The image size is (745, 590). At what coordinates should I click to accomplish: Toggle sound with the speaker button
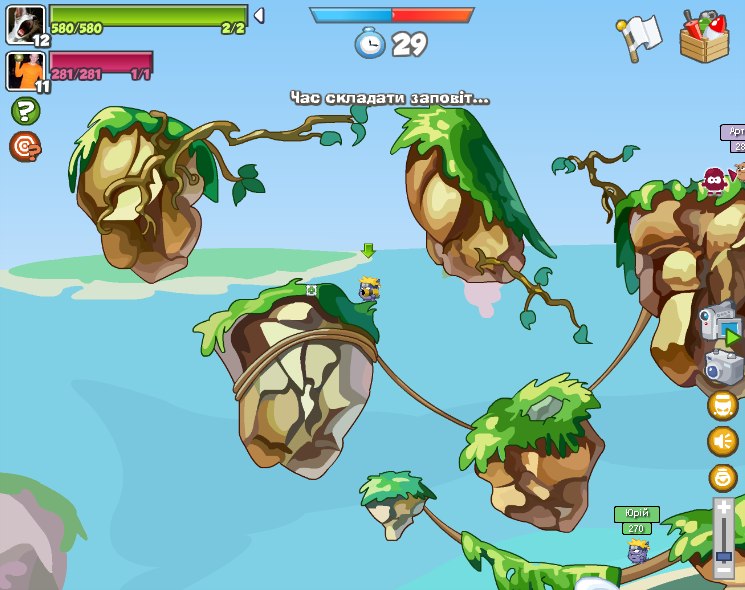(x=723, y=441)
